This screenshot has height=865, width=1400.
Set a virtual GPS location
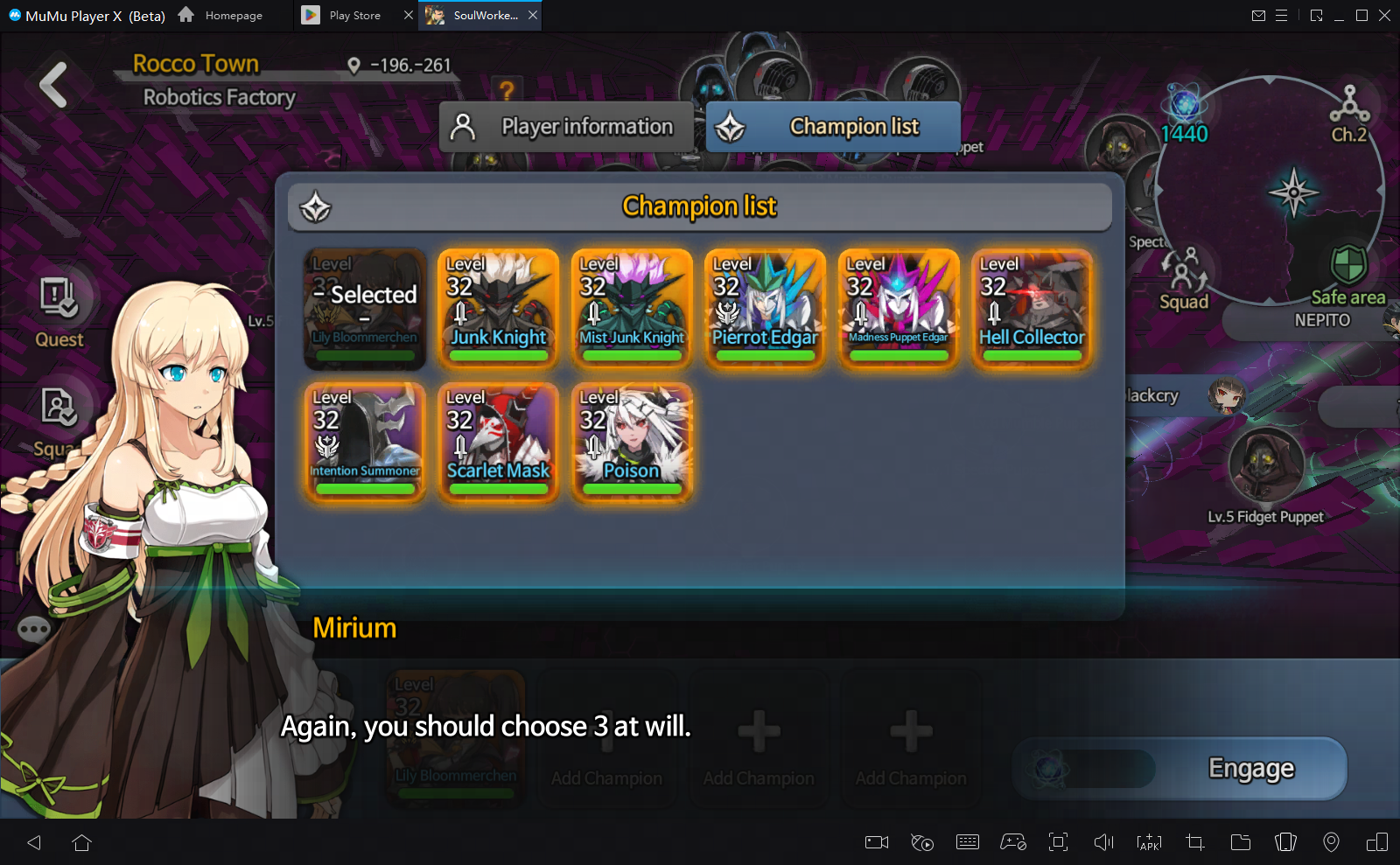(1332, 842)
